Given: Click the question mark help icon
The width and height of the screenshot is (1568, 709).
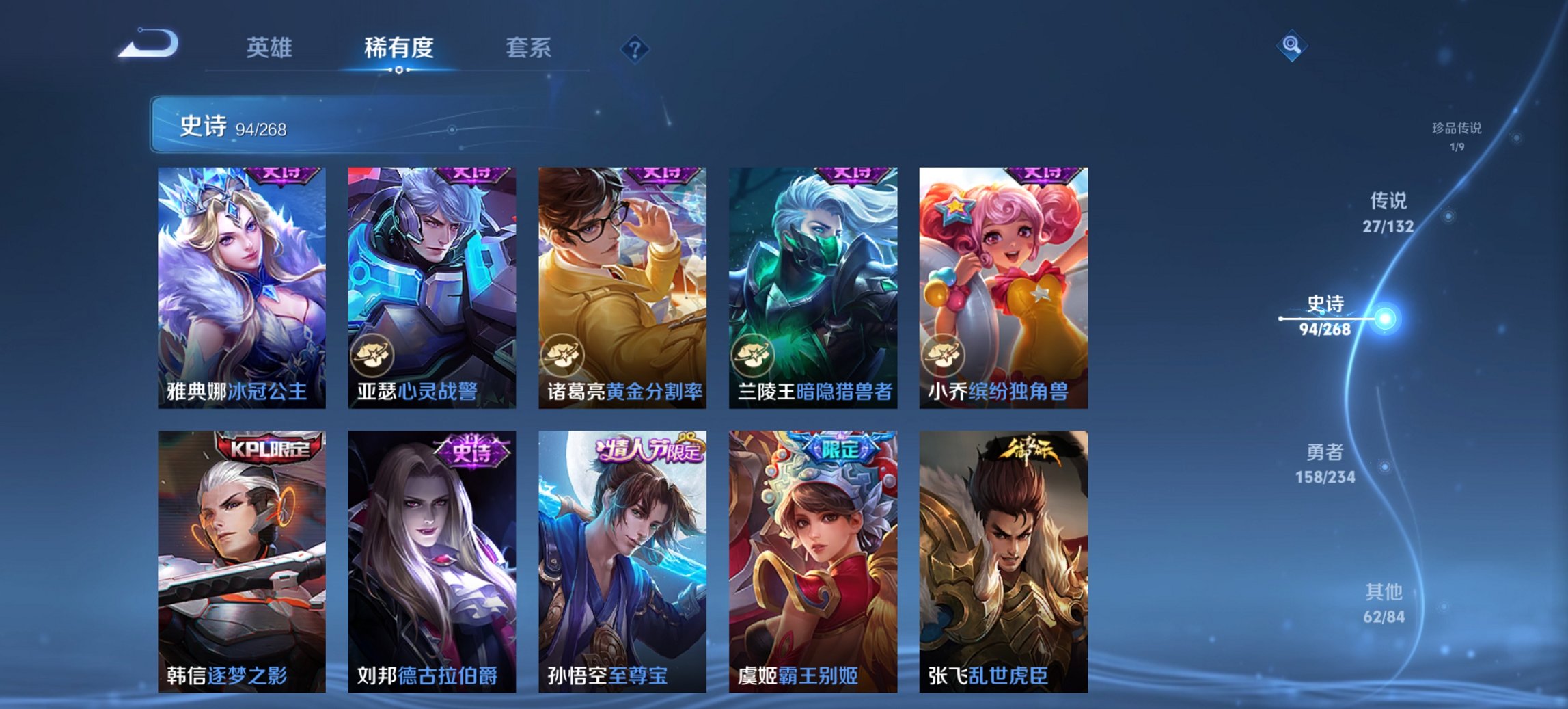Looking at the screenshot, I should [635, 49].
